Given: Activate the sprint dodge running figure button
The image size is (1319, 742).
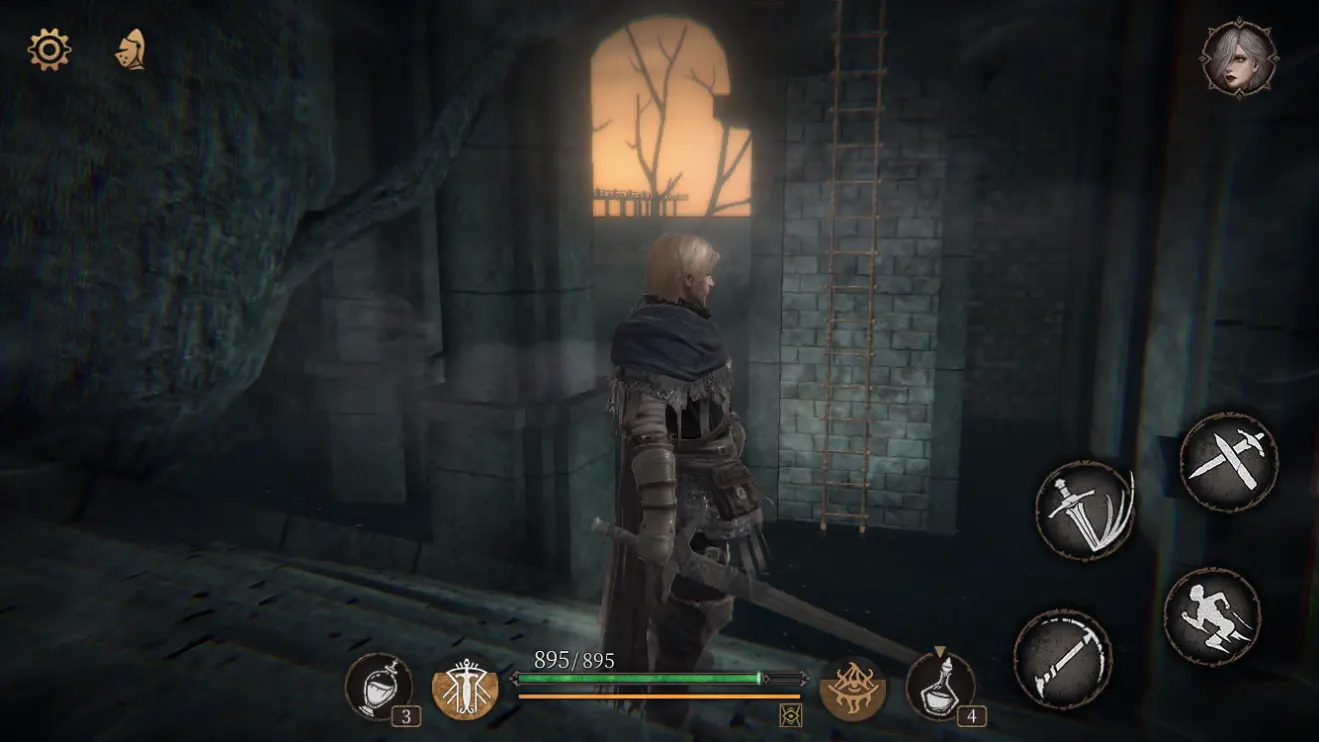Looking at the screenshot, I should 1212,617.
